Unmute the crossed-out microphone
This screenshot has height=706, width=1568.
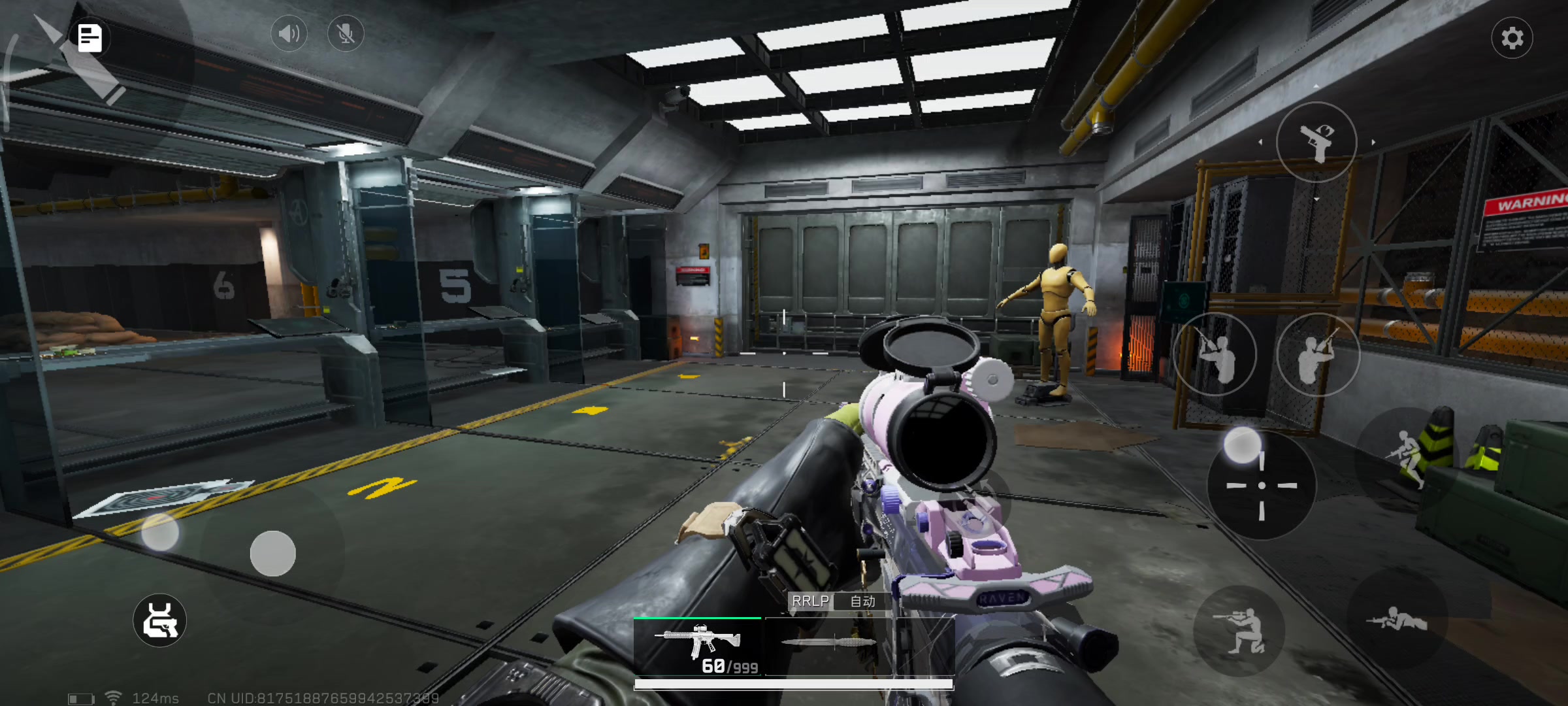[346, 33]
